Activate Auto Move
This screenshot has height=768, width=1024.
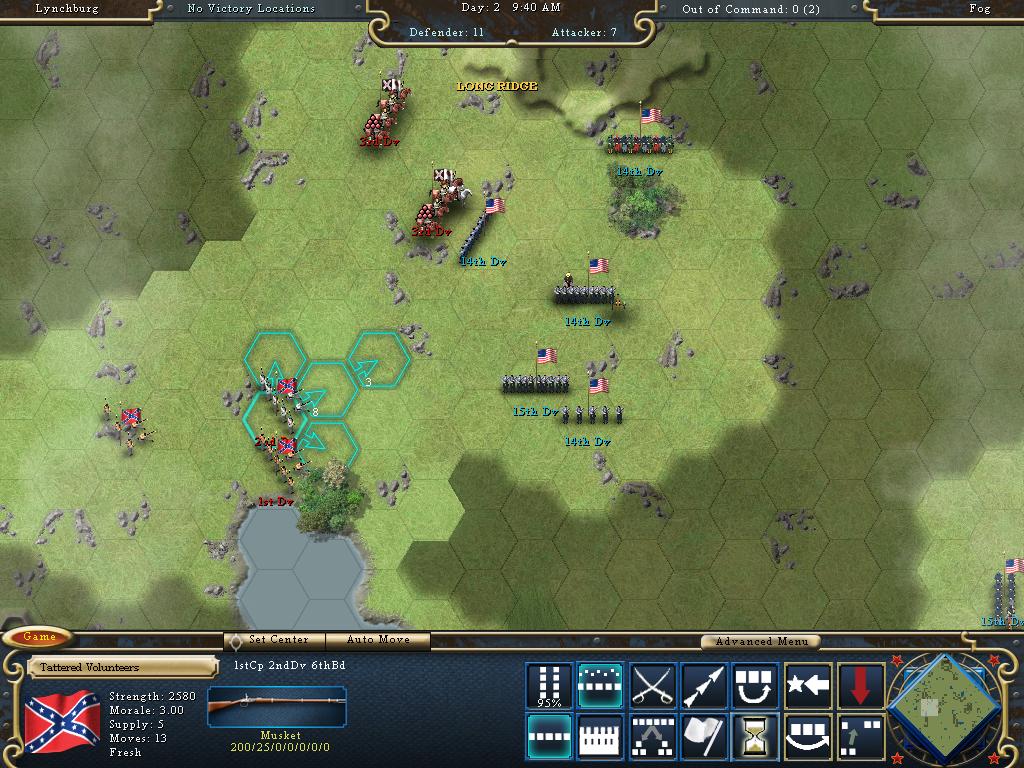(x=378, y=640)
